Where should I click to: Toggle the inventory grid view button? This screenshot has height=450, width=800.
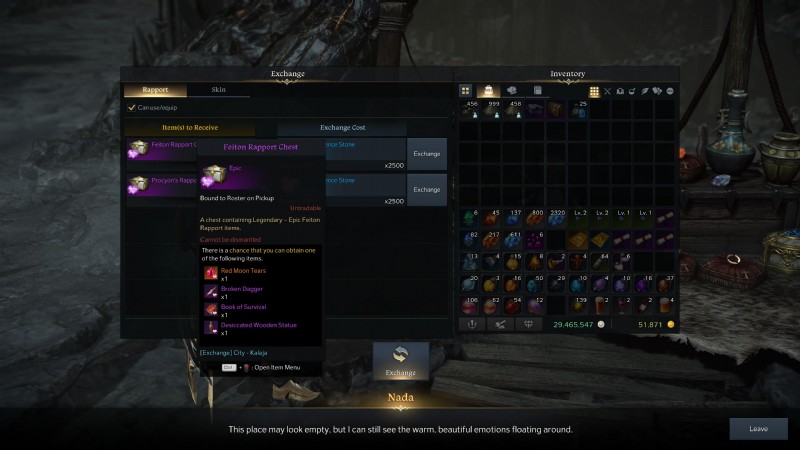(594, 91)
